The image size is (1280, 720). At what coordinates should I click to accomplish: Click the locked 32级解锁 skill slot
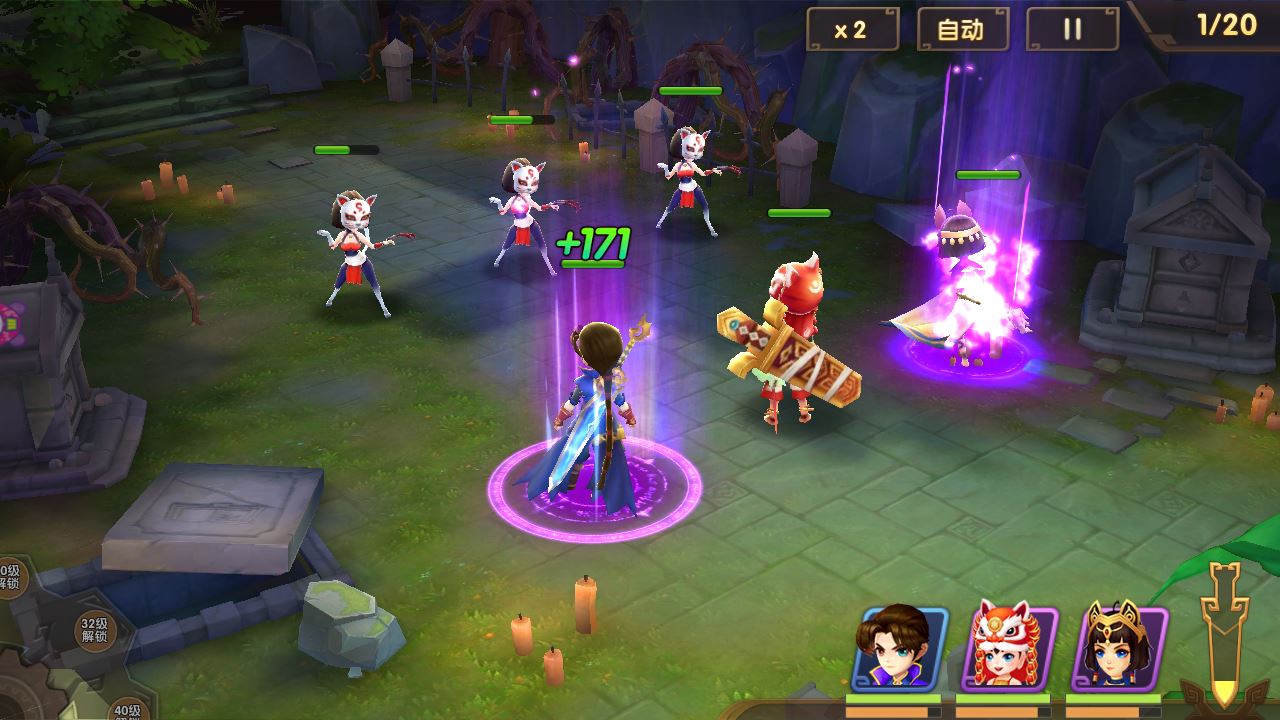(x=95, y=630)
